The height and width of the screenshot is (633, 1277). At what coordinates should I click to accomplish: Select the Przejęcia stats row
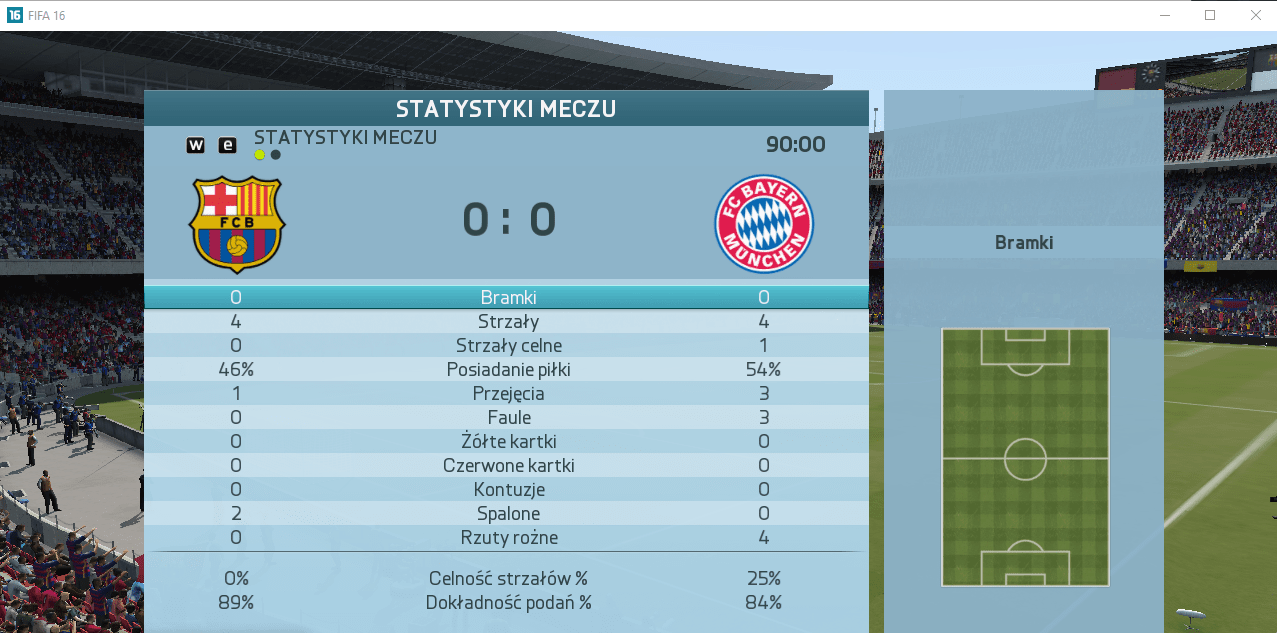click(x=508, y=393)
